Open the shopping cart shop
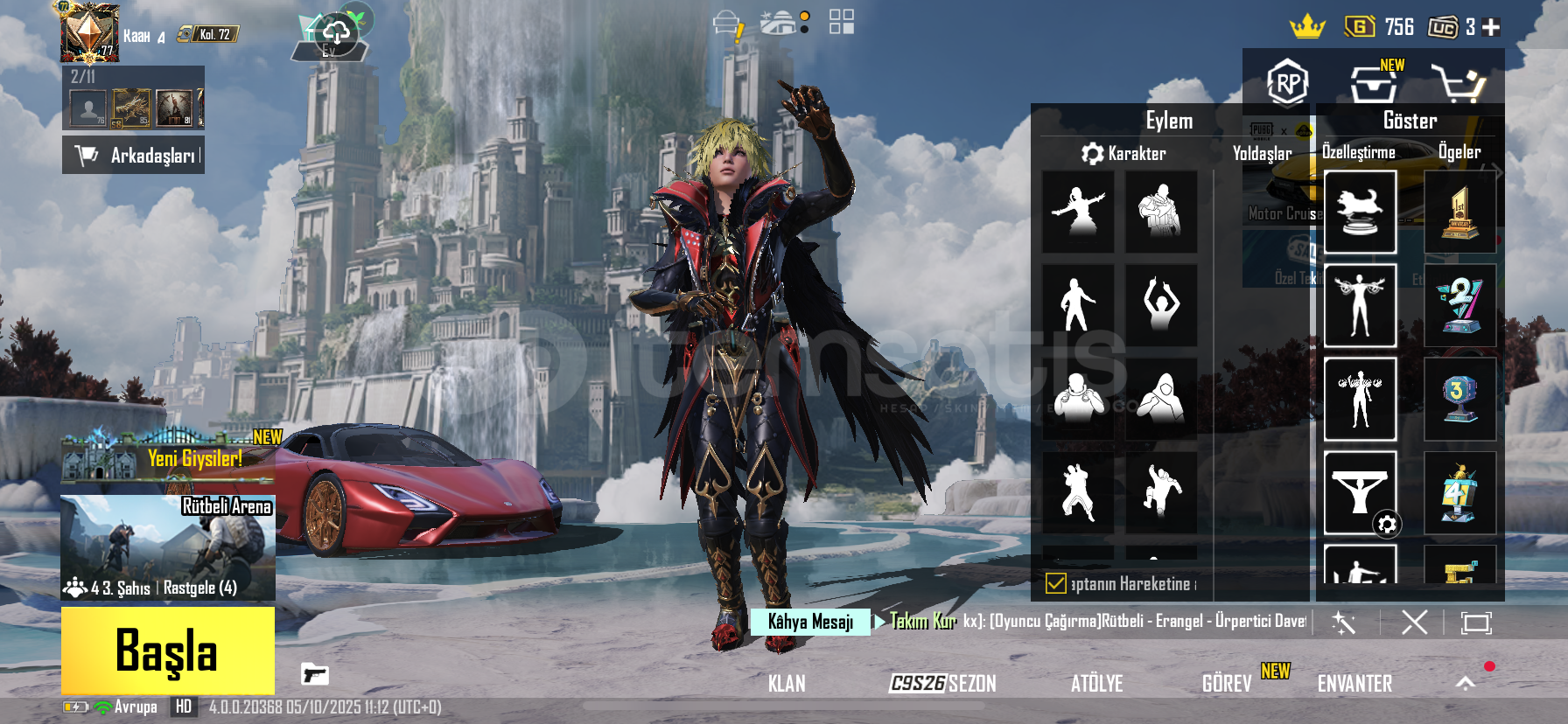 [x=1457, y=84]
